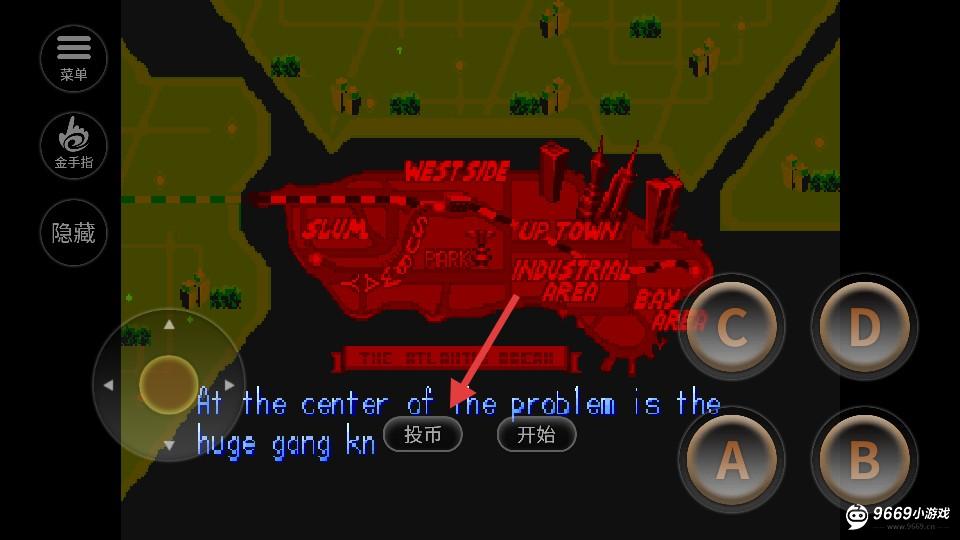Tap the D action button
This screenshot has height=540, width=960.
click(863, 327)
